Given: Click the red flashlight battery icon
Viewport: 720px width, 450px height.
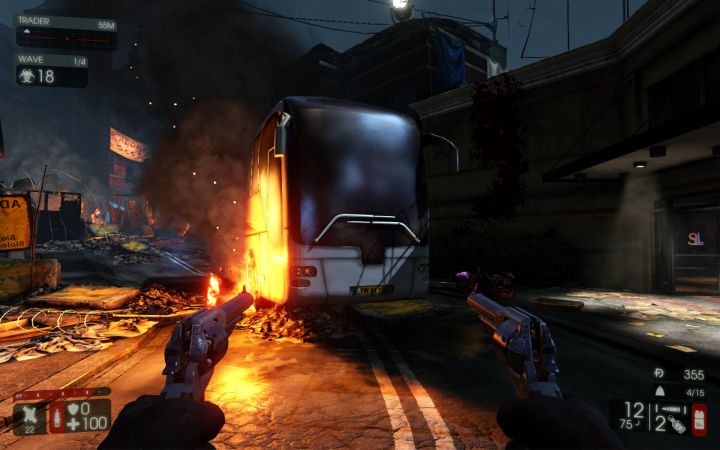Looking at the screenshot, I should [698, 418].
